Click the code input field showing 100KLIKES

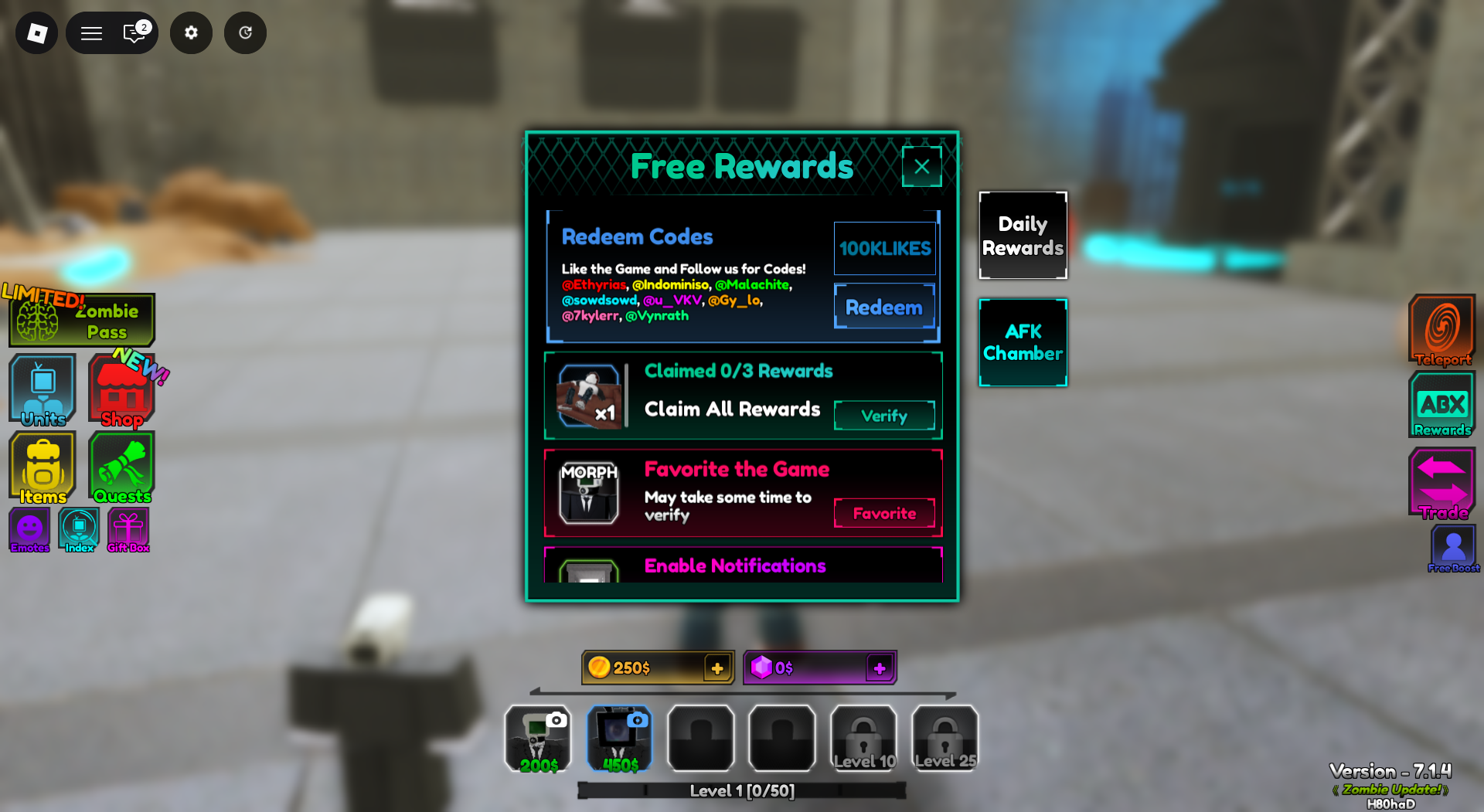click(x=885, y=248)
